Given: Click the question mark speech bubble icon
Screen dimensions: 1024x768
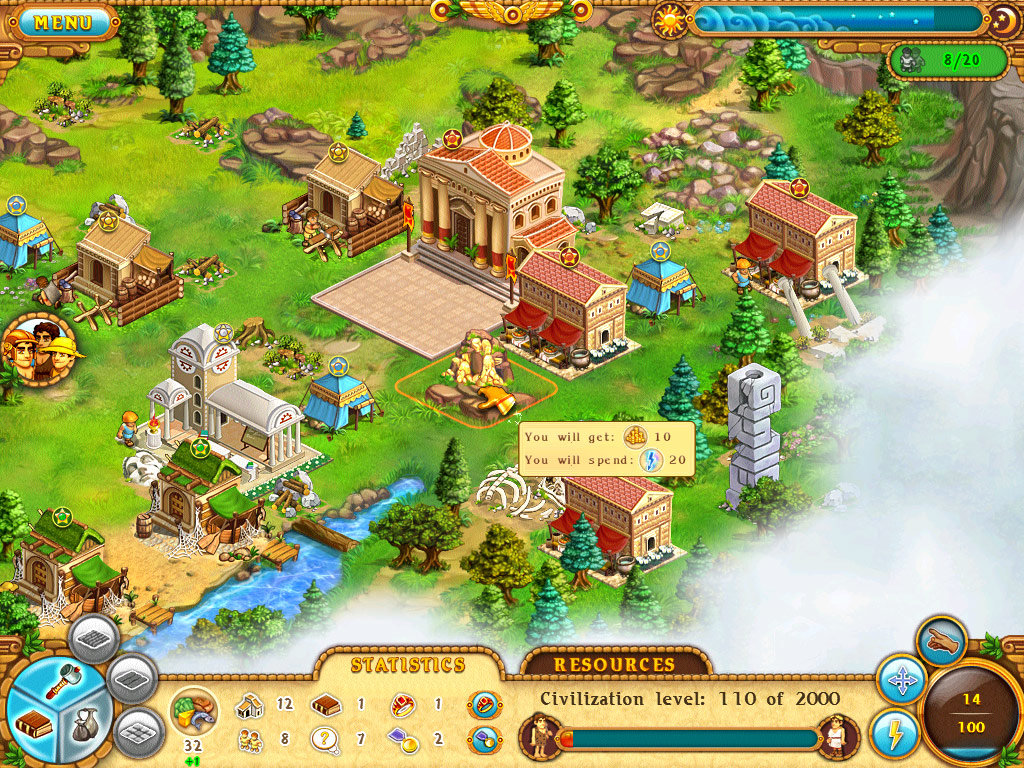Looking at the screenshot, I should pos(323,741).
